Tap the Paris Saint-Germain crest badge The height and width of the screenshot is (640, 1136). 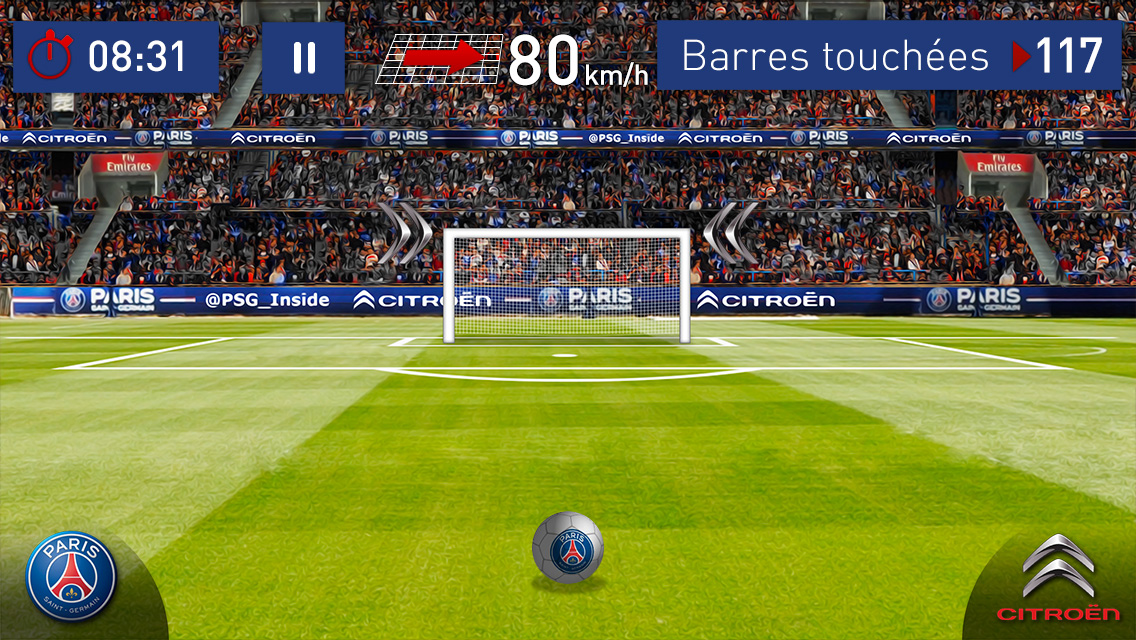pos(71,574)
